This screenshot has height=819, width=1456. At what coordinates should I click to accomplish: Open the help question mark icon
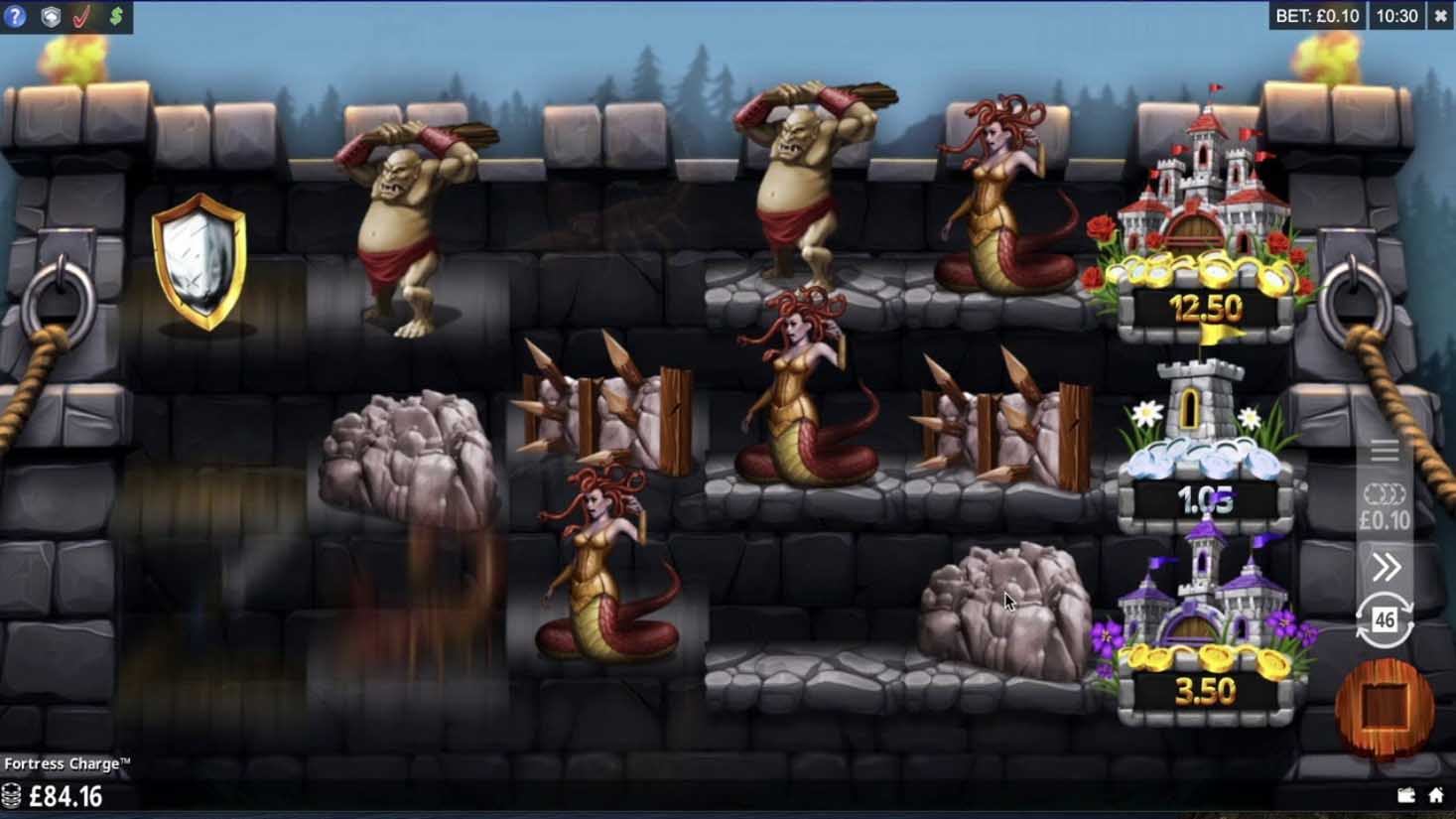pos(15,17)
